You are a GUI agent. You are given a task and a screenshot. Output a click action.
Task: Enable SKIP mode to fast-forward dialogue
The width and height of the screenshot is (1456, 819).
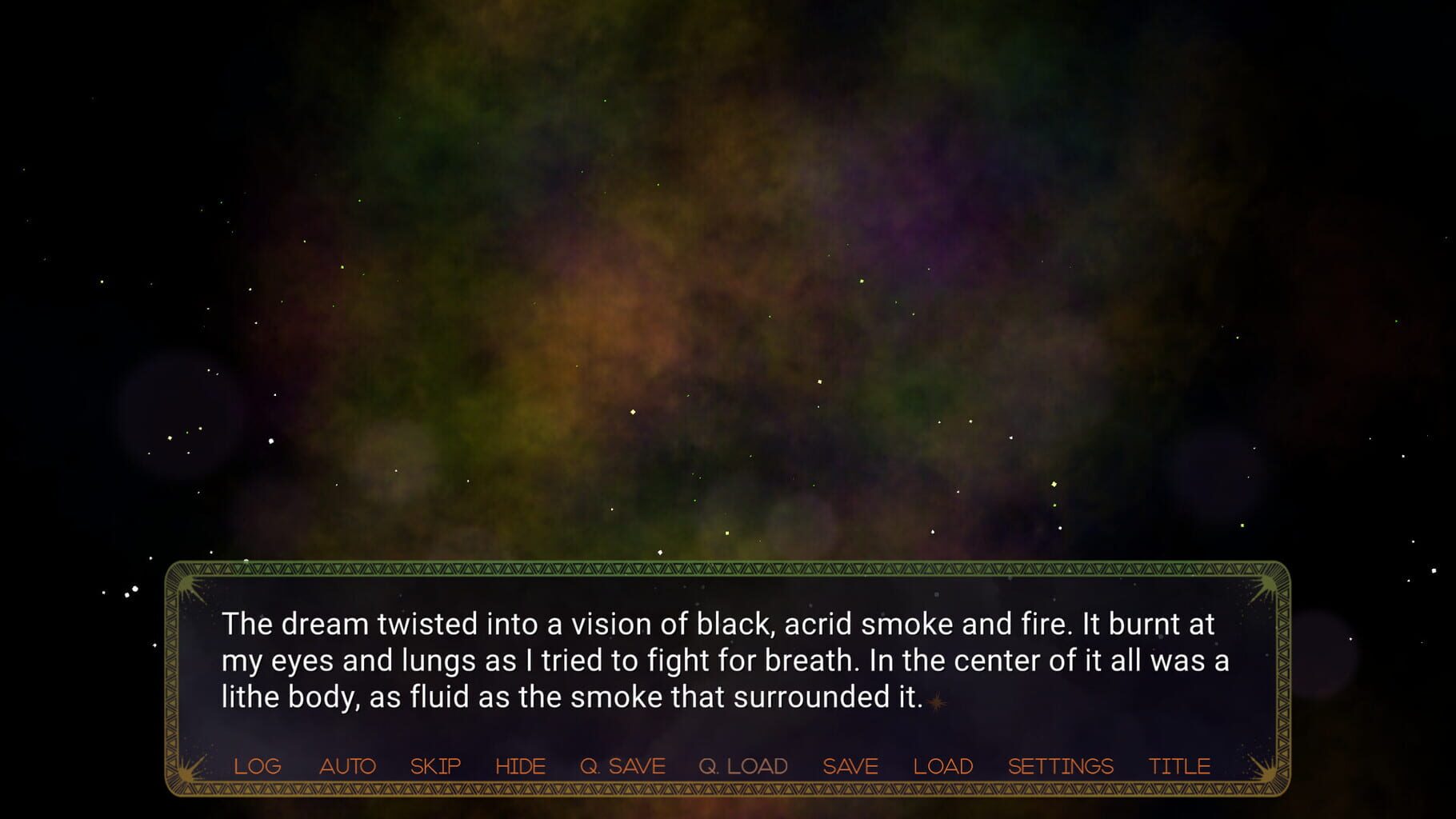[x=435, y=765]
